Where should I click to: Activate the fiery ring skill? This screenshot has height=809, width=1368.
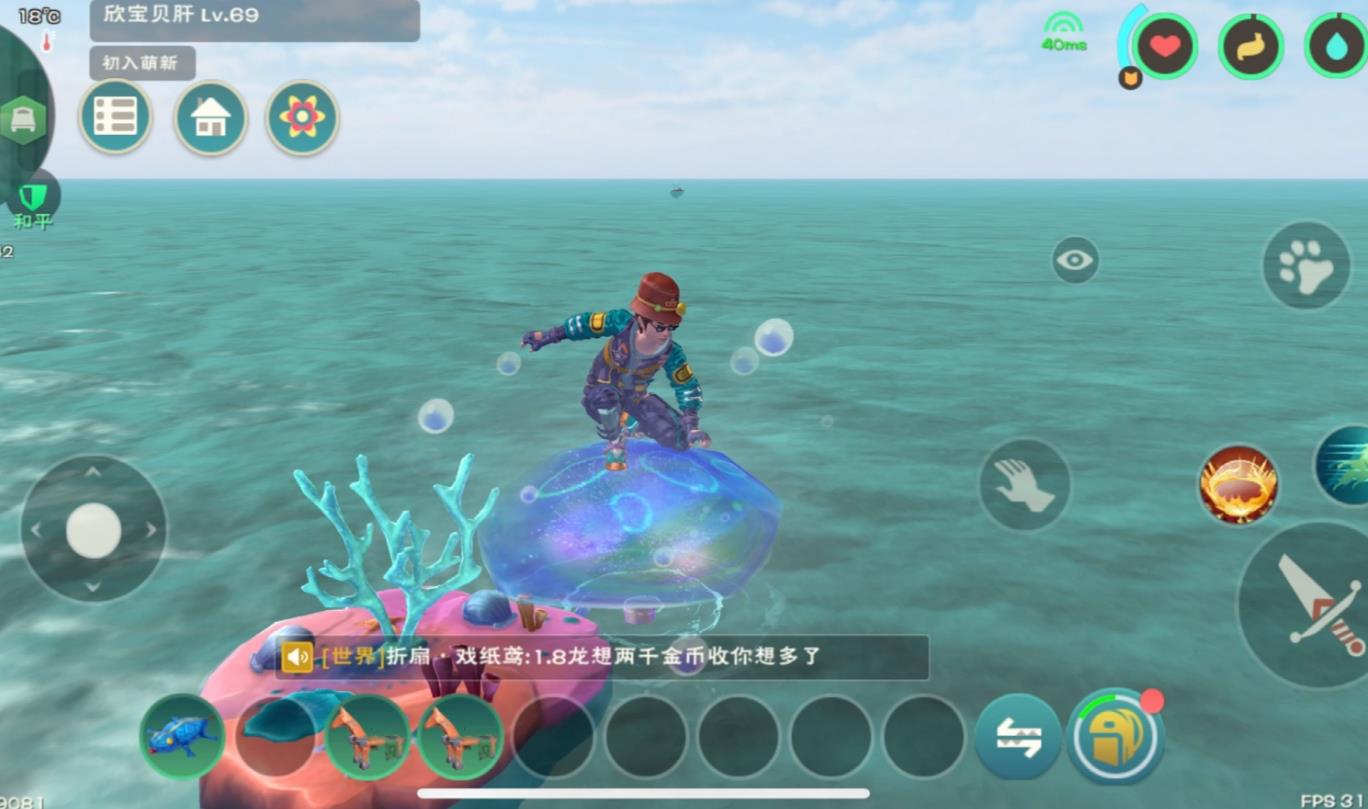(x=1238, y=485)
